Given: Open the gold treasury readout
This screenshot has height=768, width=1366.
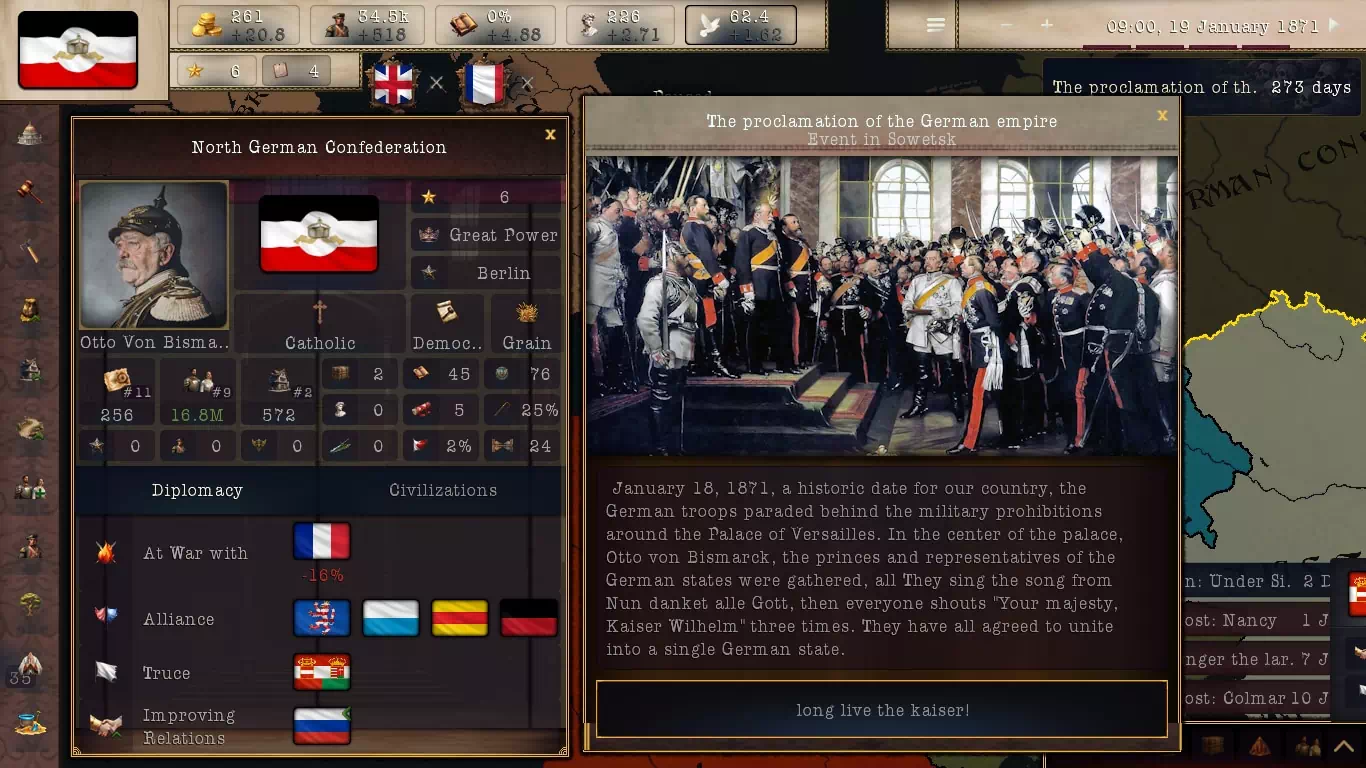Looking at the screenshot, I should click(238, 26).
